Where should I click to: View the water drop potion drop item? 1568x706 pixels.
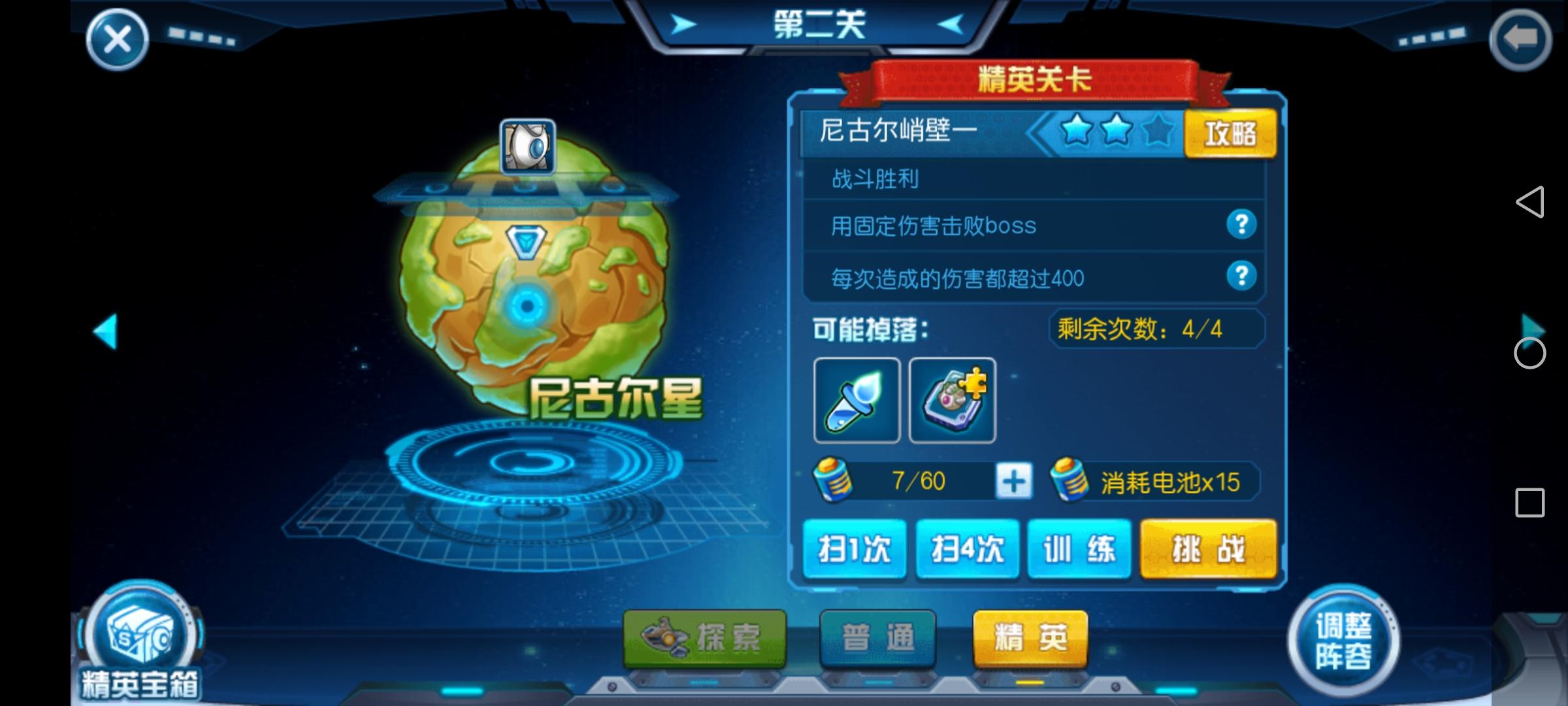click(x=857, y=400)
